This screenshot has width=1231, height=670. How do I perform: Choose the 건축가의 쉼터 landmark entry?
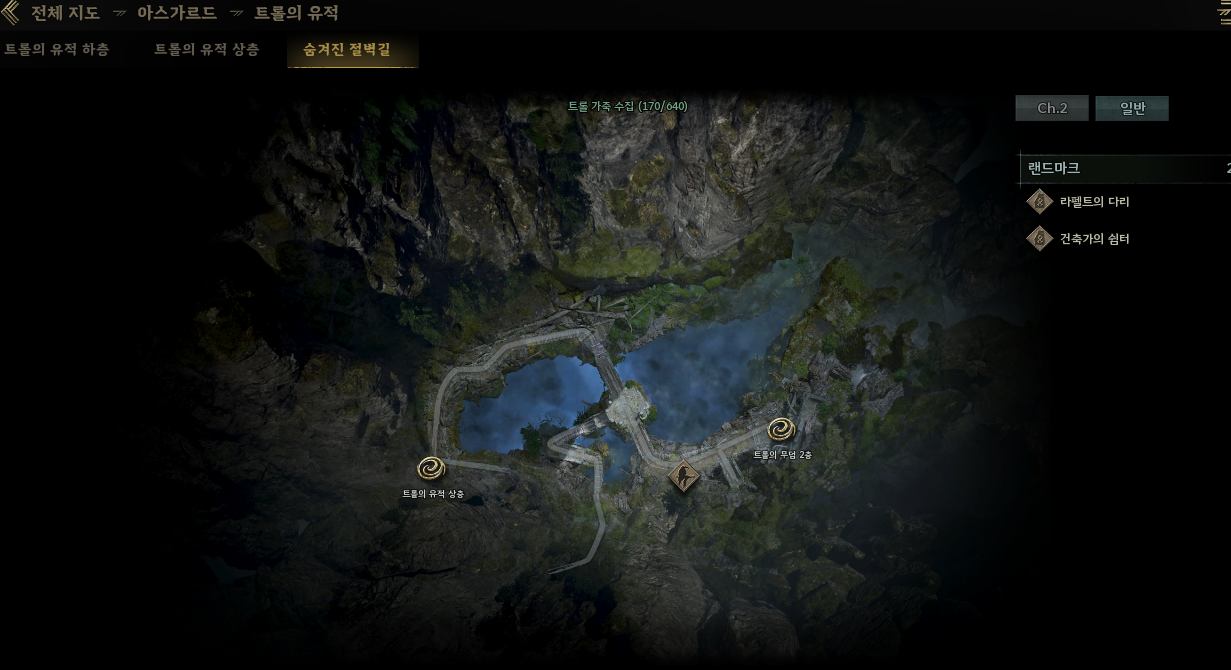tap(1094, 239)
